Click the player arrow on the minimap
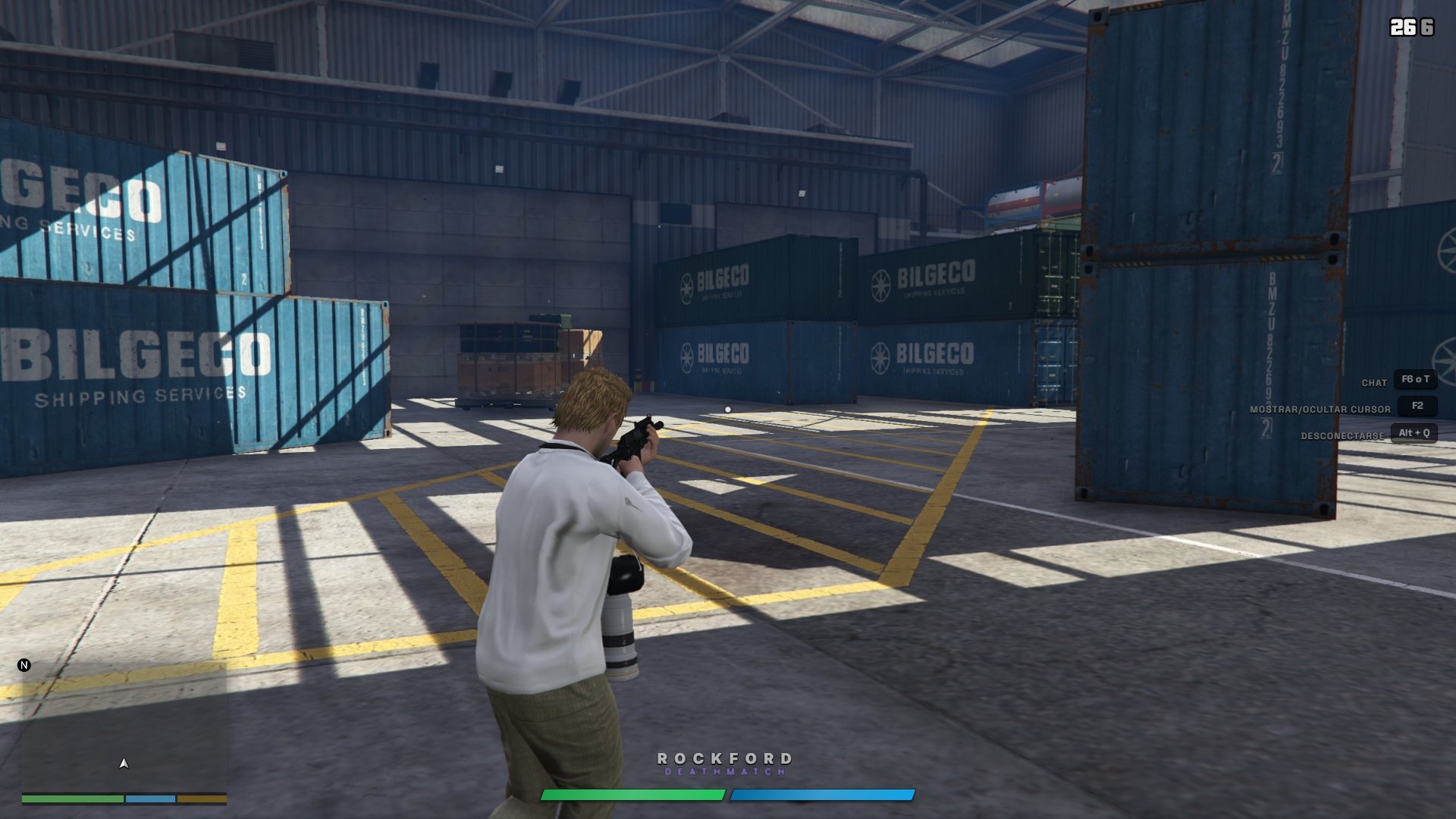This screenshot has height=819, width=1456. (124, 763)
